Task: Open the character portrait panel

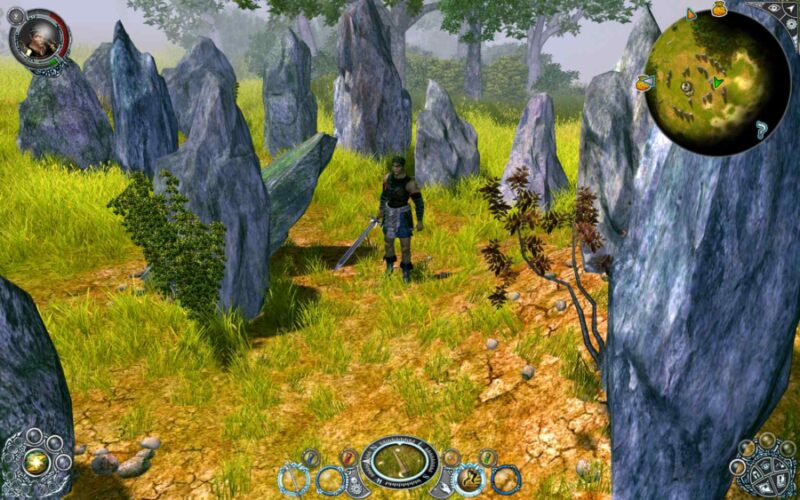Action: click(x=39, y=35)
